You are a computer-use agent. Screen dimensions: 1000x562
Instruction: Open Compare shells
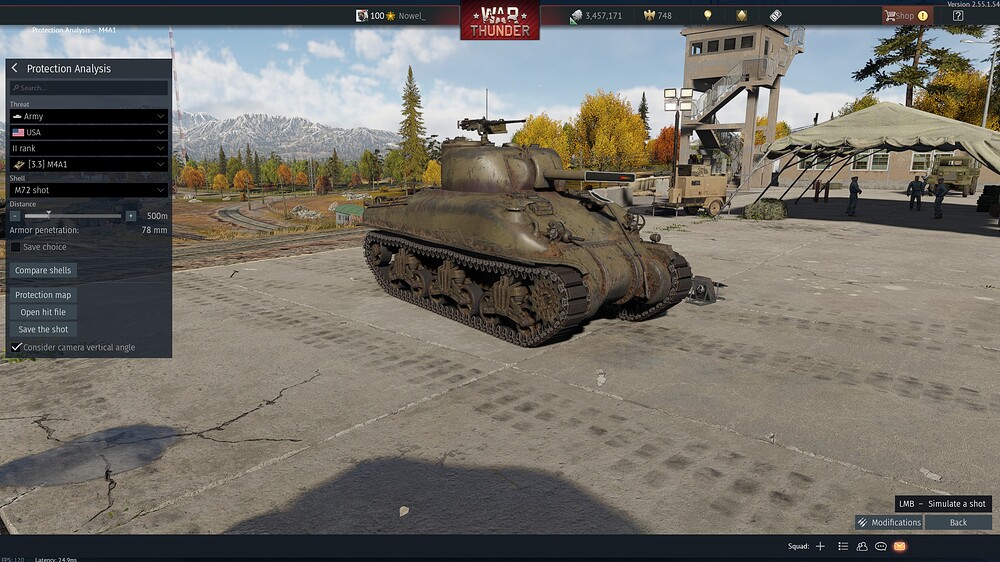[45, 270]
